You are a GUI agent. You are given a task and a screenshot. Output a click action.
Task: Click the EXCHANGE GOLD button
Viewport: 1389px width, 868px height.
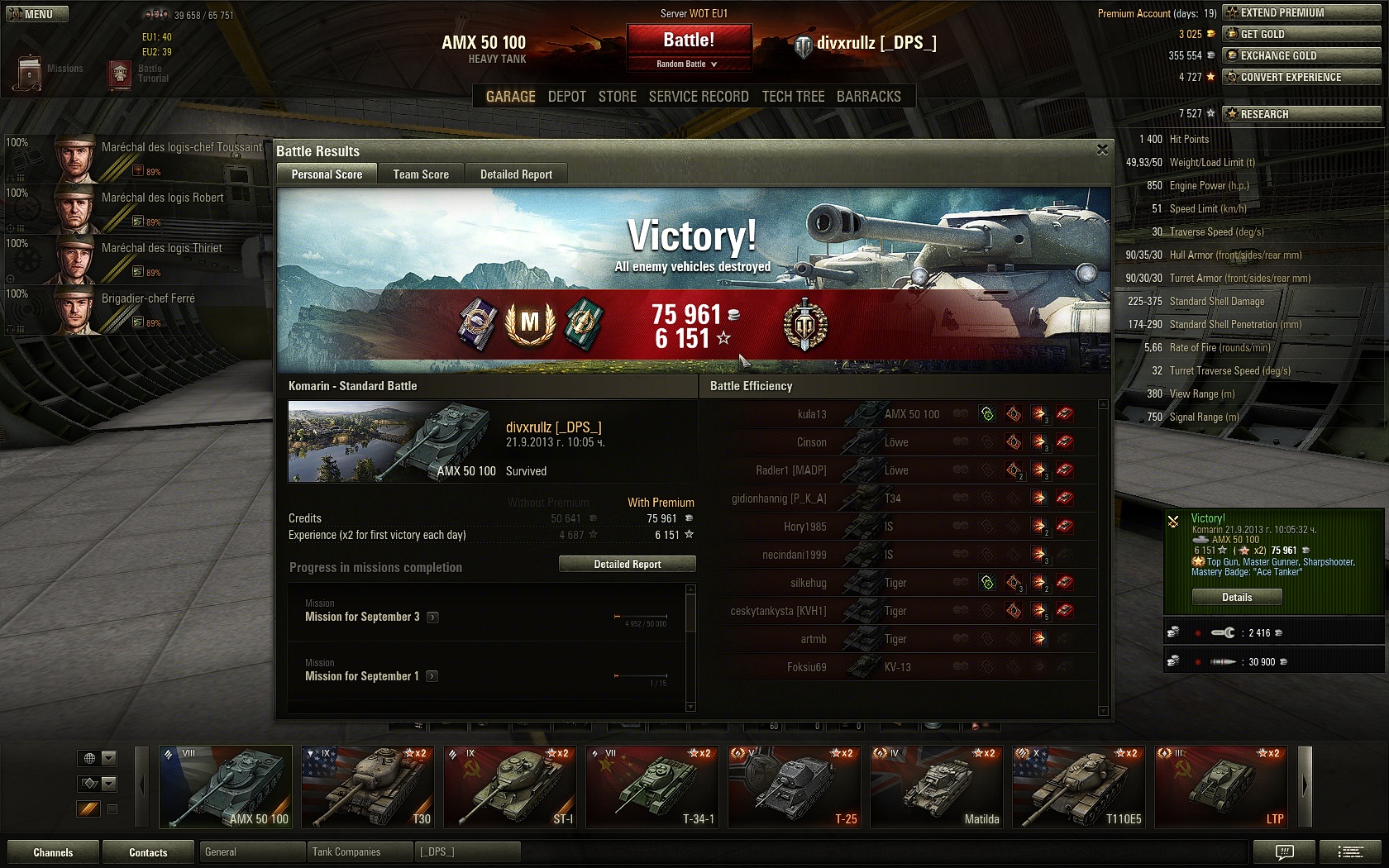pyautogui.click(x=1301, y=55)
